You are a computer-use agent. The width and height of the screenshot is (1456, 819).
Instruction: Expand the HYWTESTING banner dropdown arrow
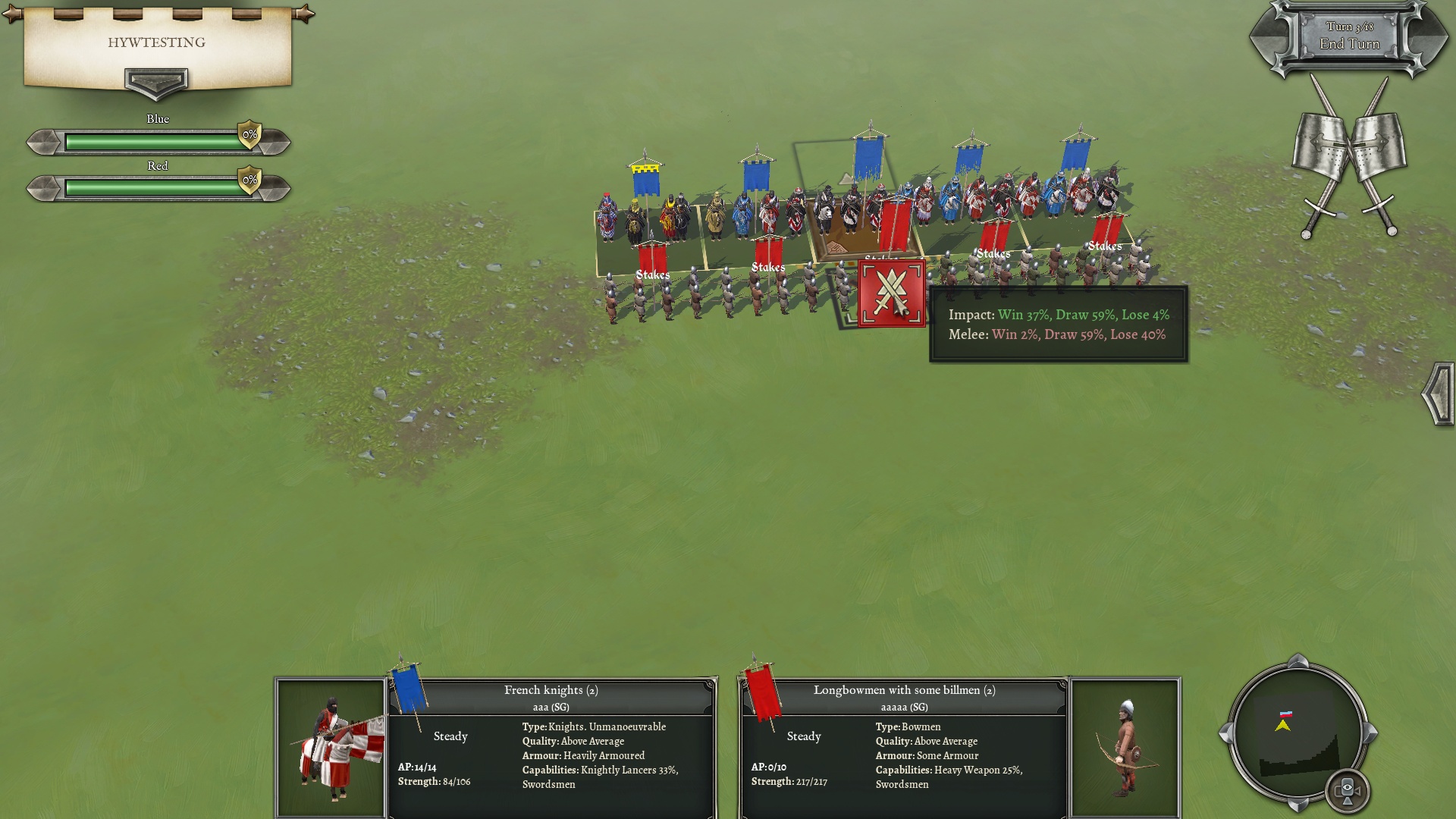pyautogui.click(x=156, y=82)
